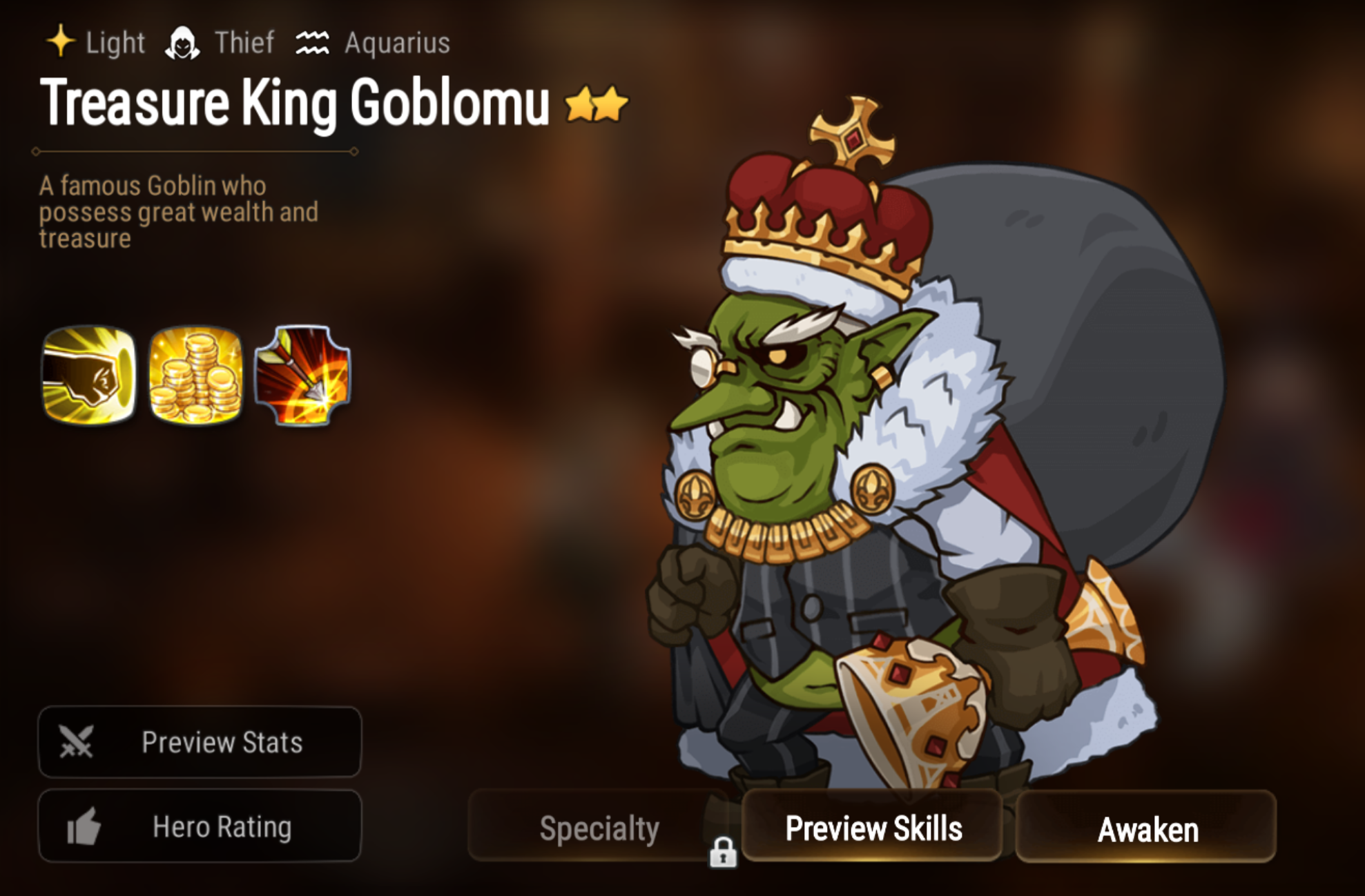Inspect the flaming arrow skill icon
1365x896 pixels.
tap(302, 375)
